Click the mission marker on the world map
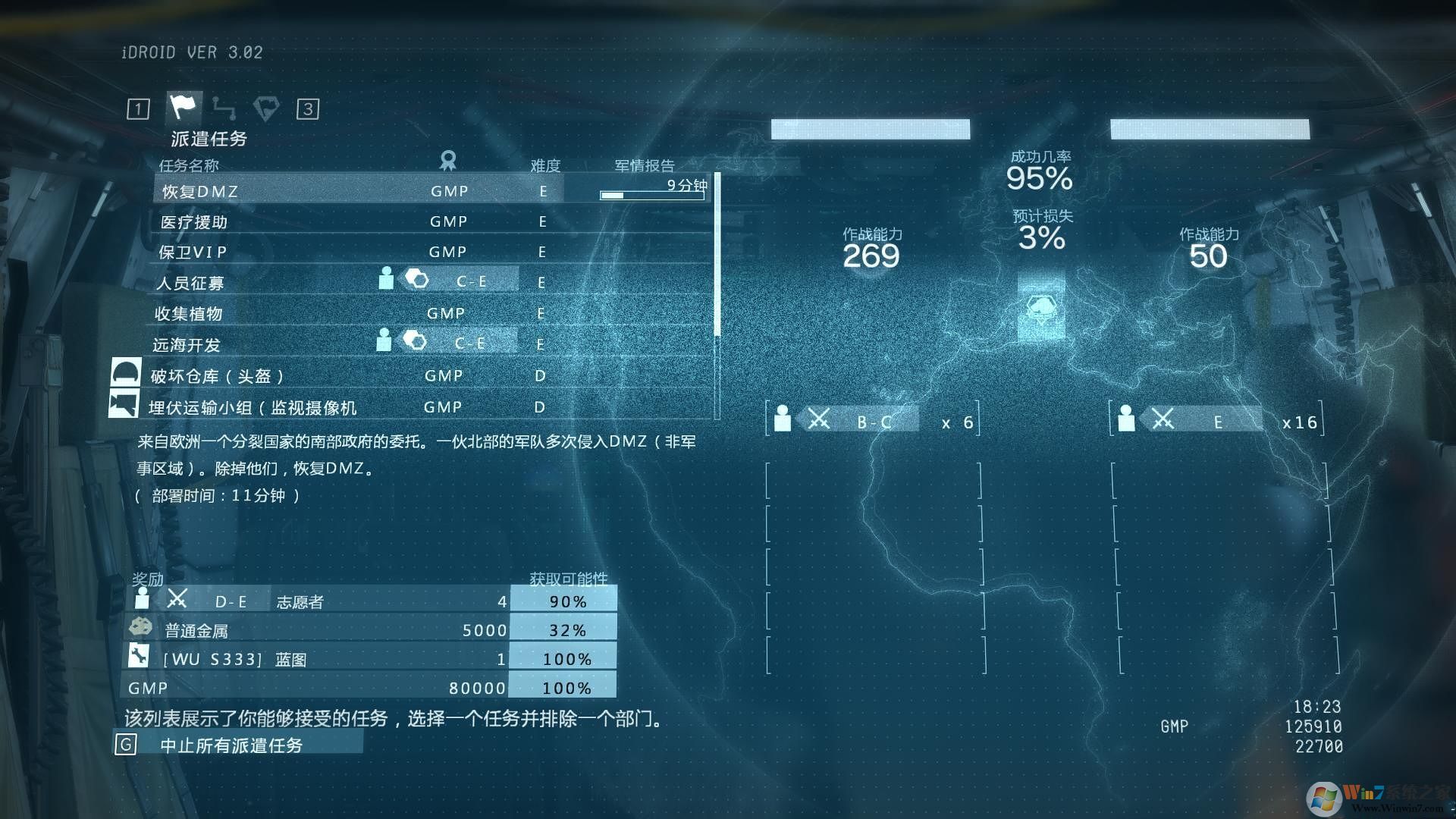 point(1041,309)
